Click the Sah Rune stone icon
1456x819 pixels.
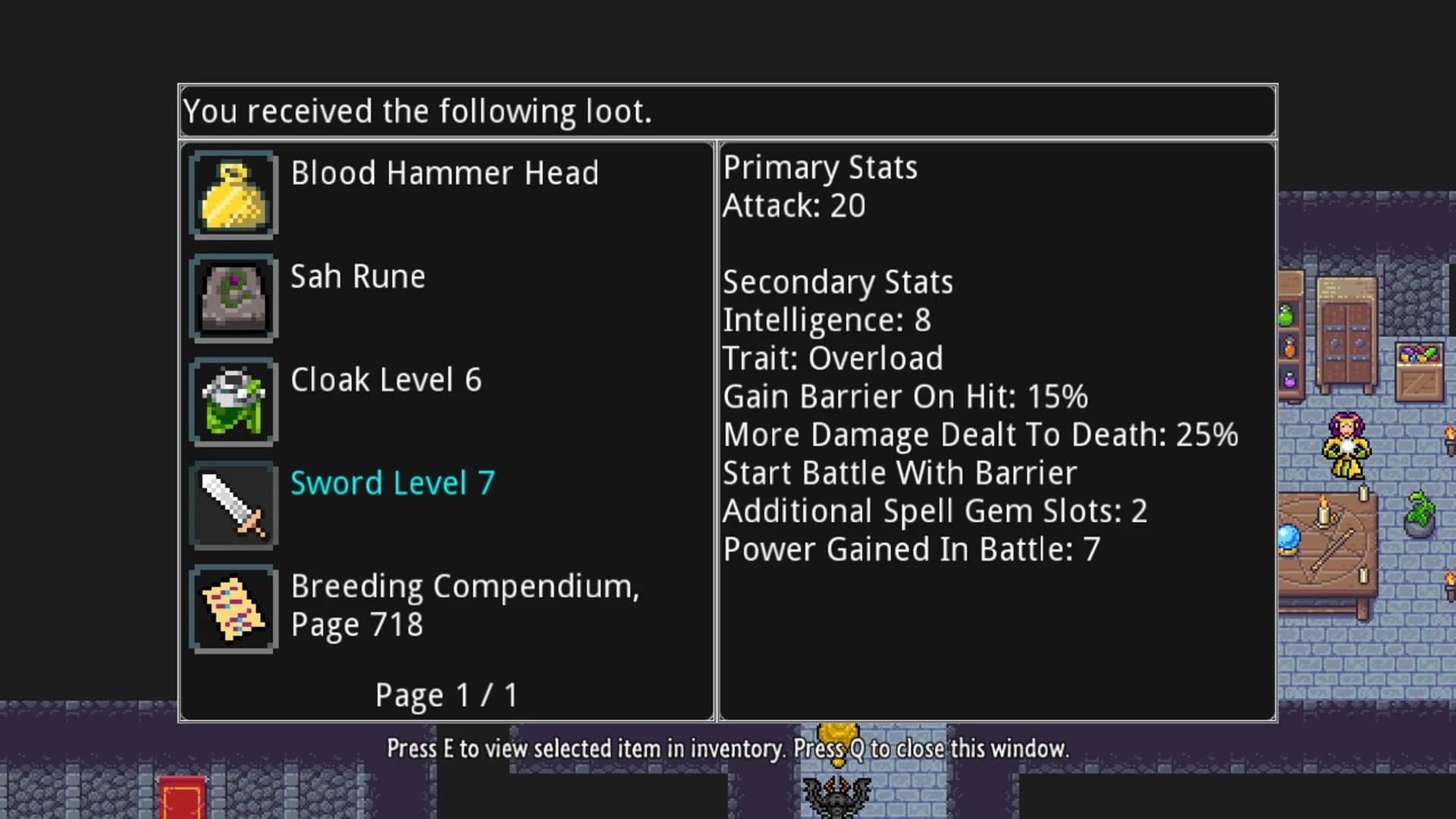(233, 299)
